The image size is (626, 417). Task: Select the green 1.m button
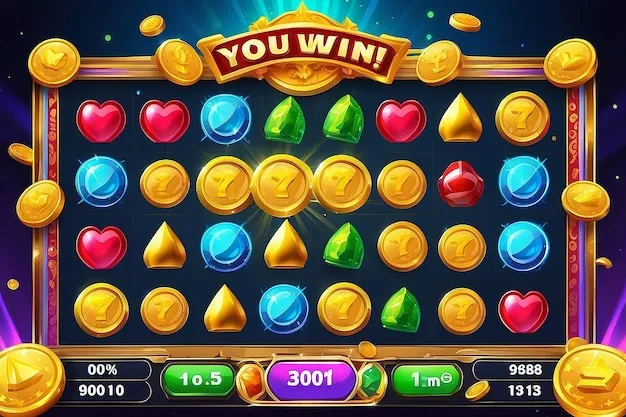(x=423, y=379)
